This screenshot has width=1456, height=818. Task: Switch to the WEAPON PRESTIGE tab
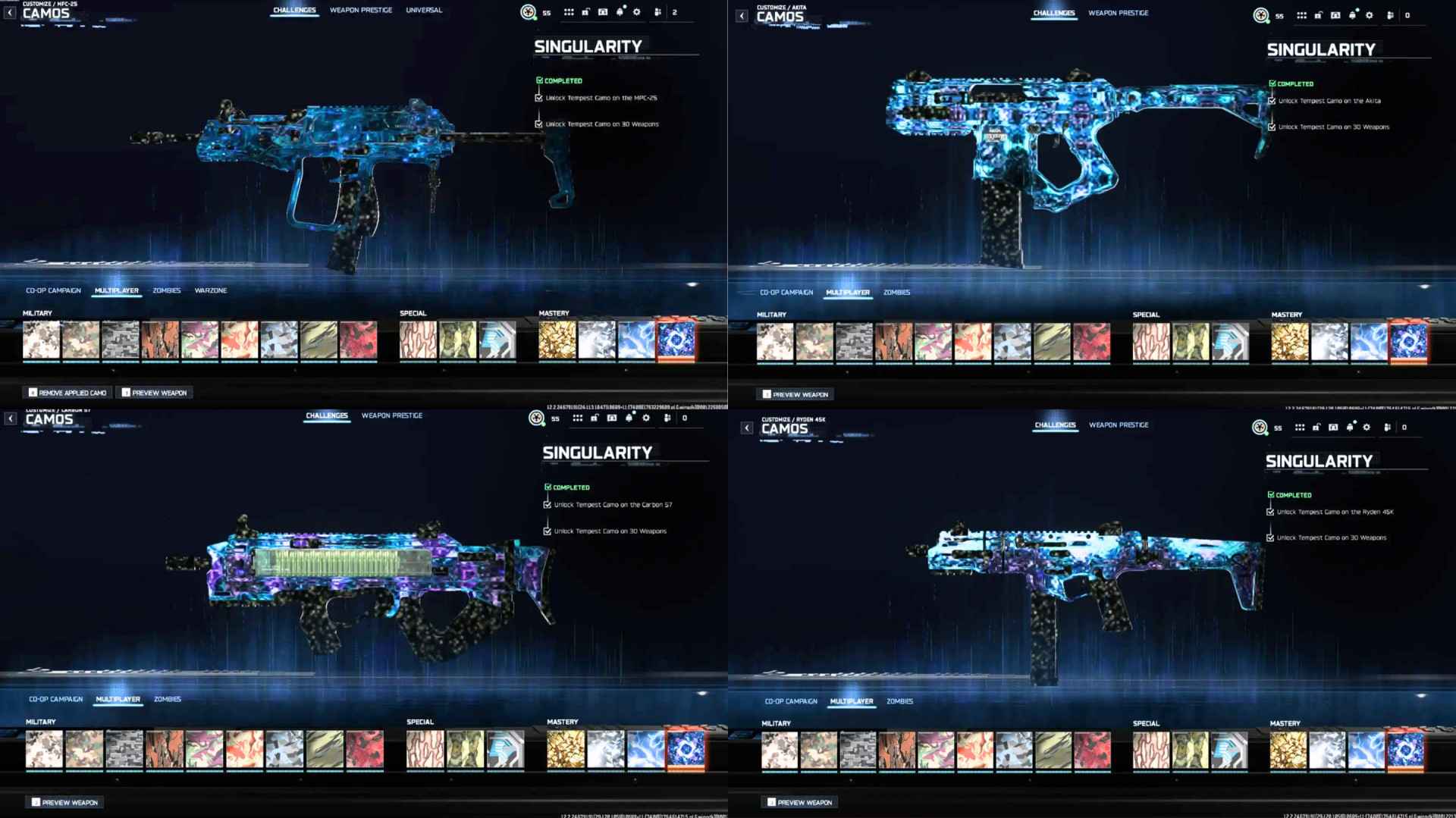(x=360, y=10)
